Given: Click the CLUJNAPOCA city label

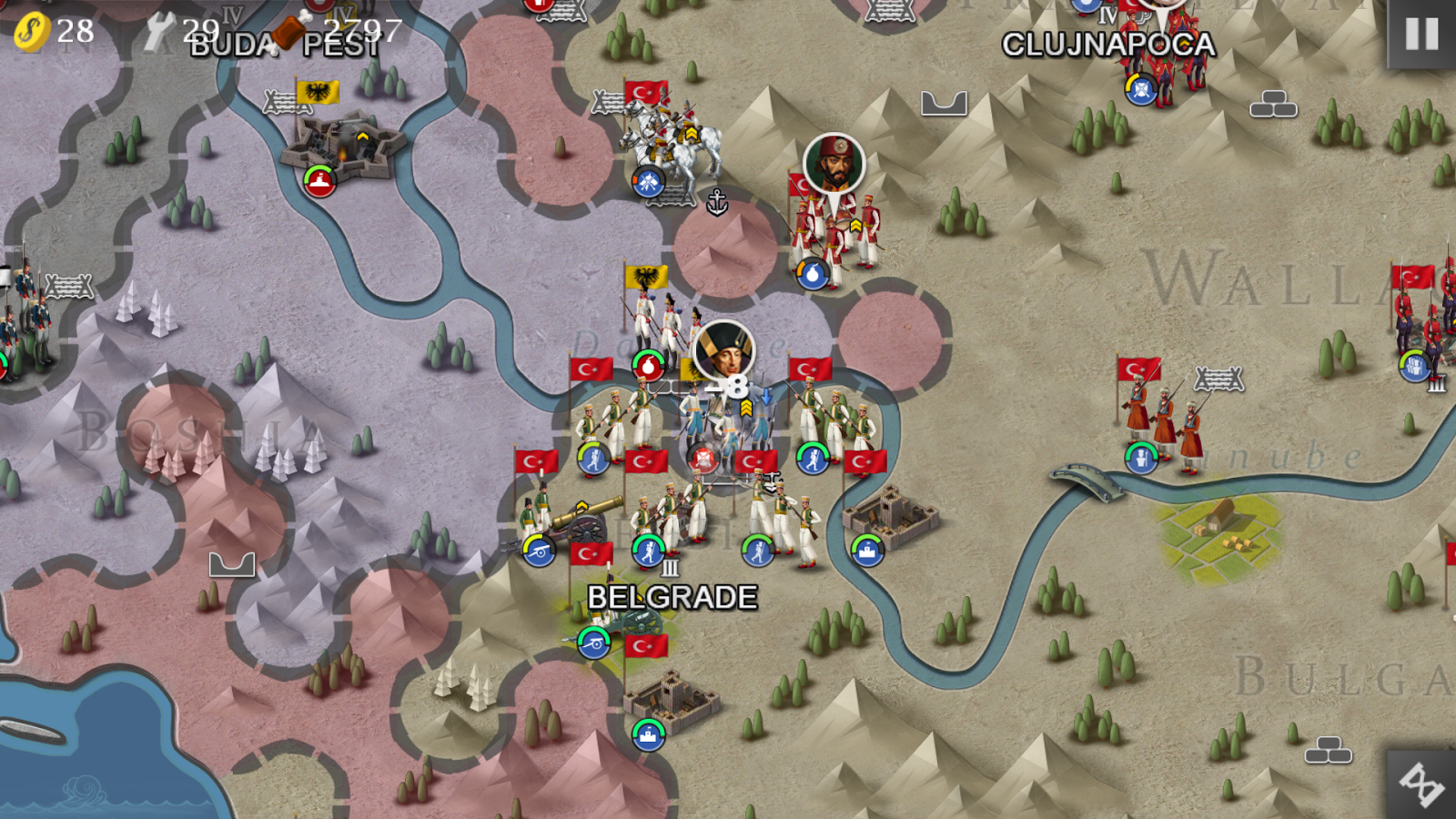Looking at the screenshot, I should tap(1108, 41).
